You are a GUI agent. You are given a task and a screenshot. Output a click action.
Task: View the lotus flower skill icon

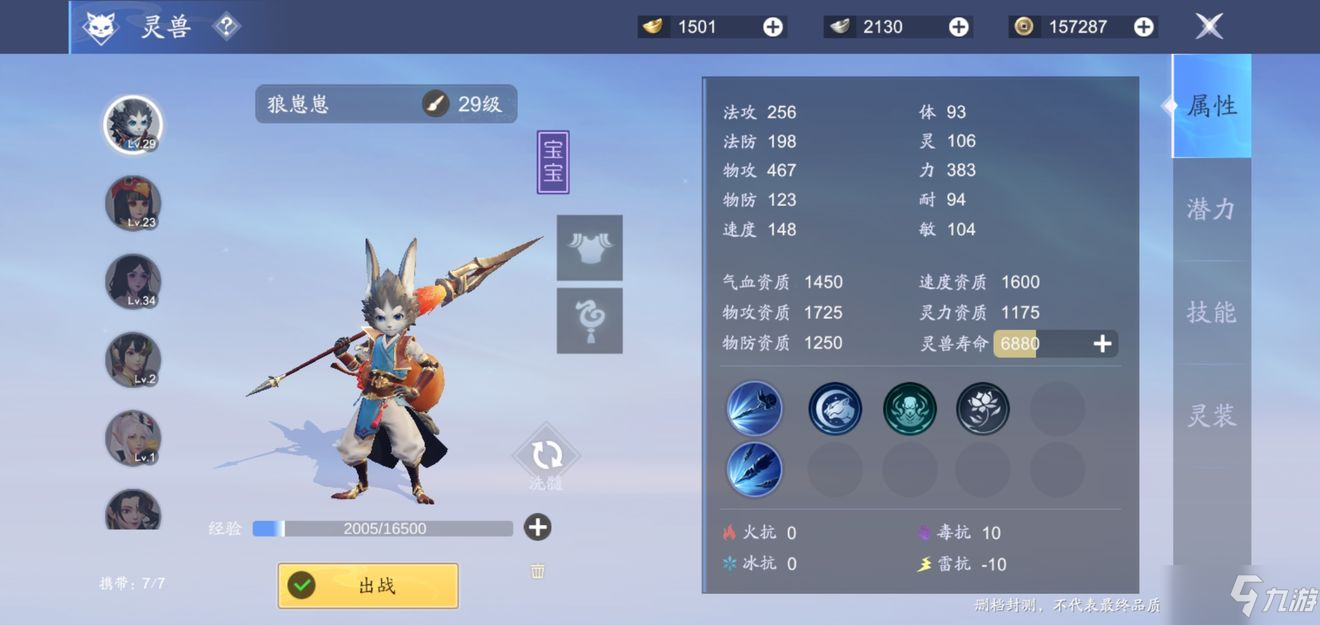983,409
